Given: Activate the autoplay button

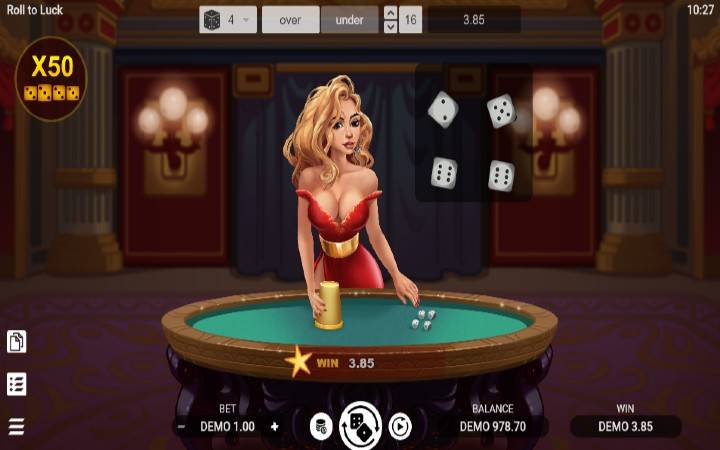Looking at the screenshot, I should (399, 427).
